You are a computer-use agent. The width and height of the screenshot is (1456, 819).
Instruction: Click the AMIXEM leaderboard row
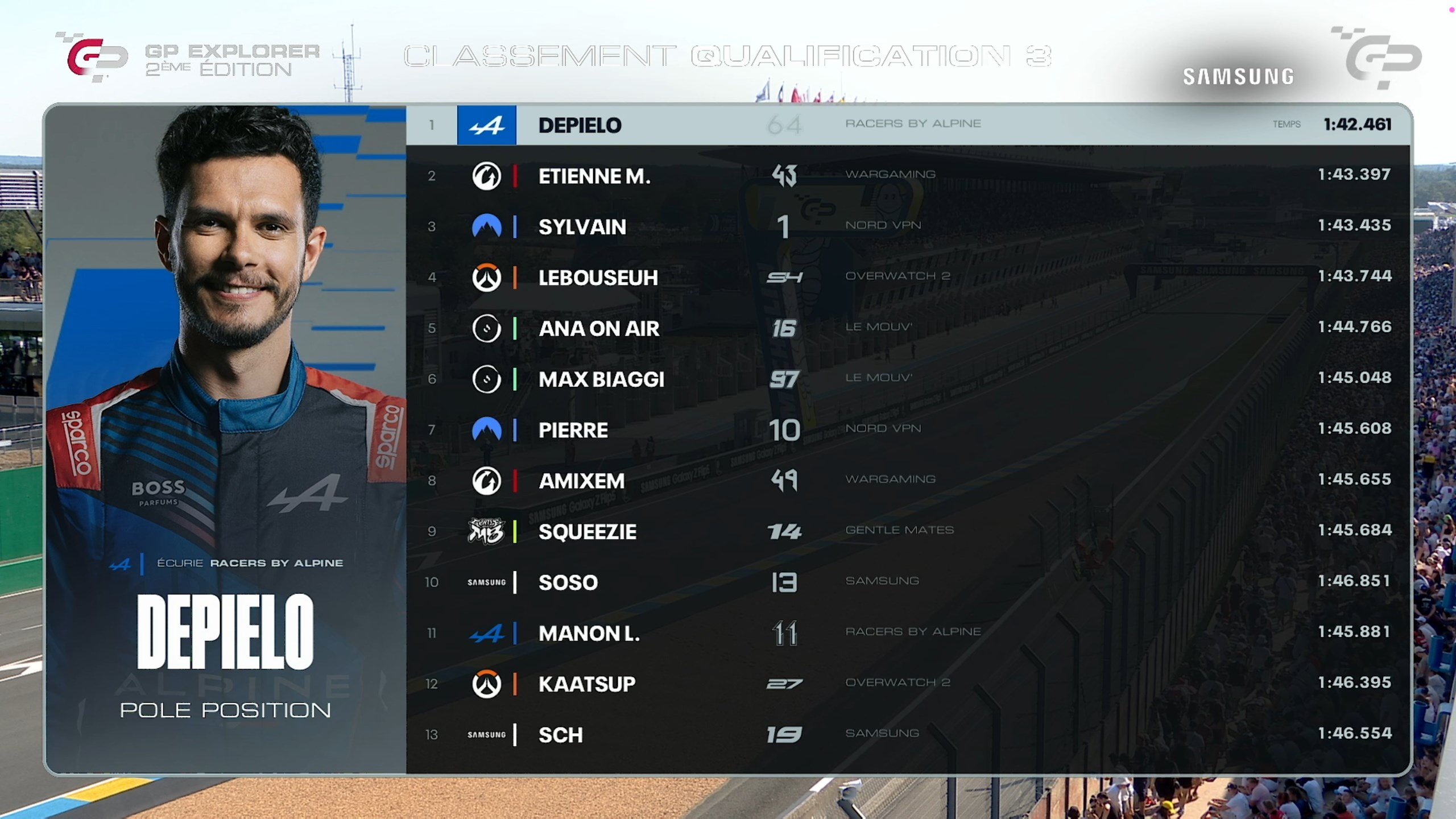(x=908, y=481)
